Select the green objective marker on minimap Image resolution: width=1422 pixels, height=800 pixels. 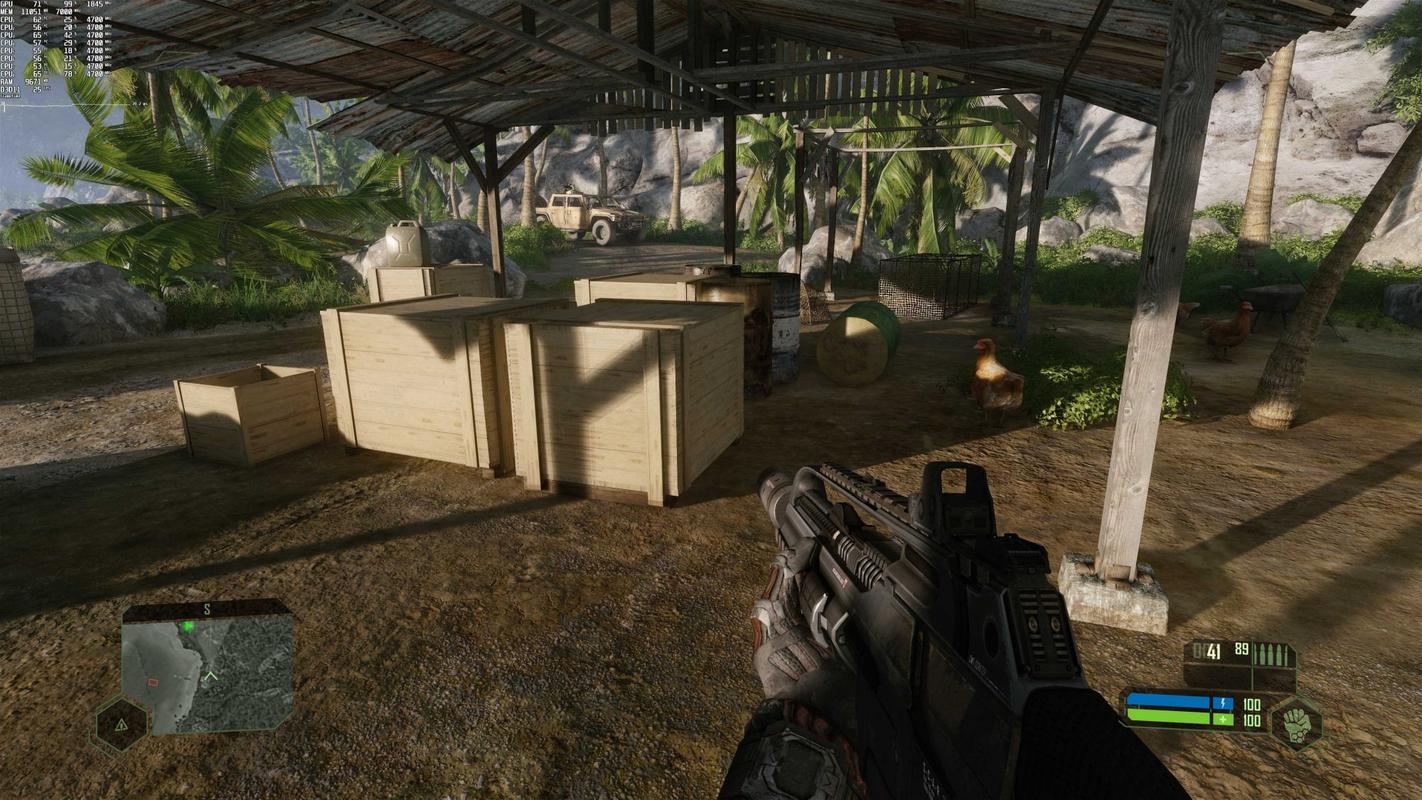coord(187,627)
